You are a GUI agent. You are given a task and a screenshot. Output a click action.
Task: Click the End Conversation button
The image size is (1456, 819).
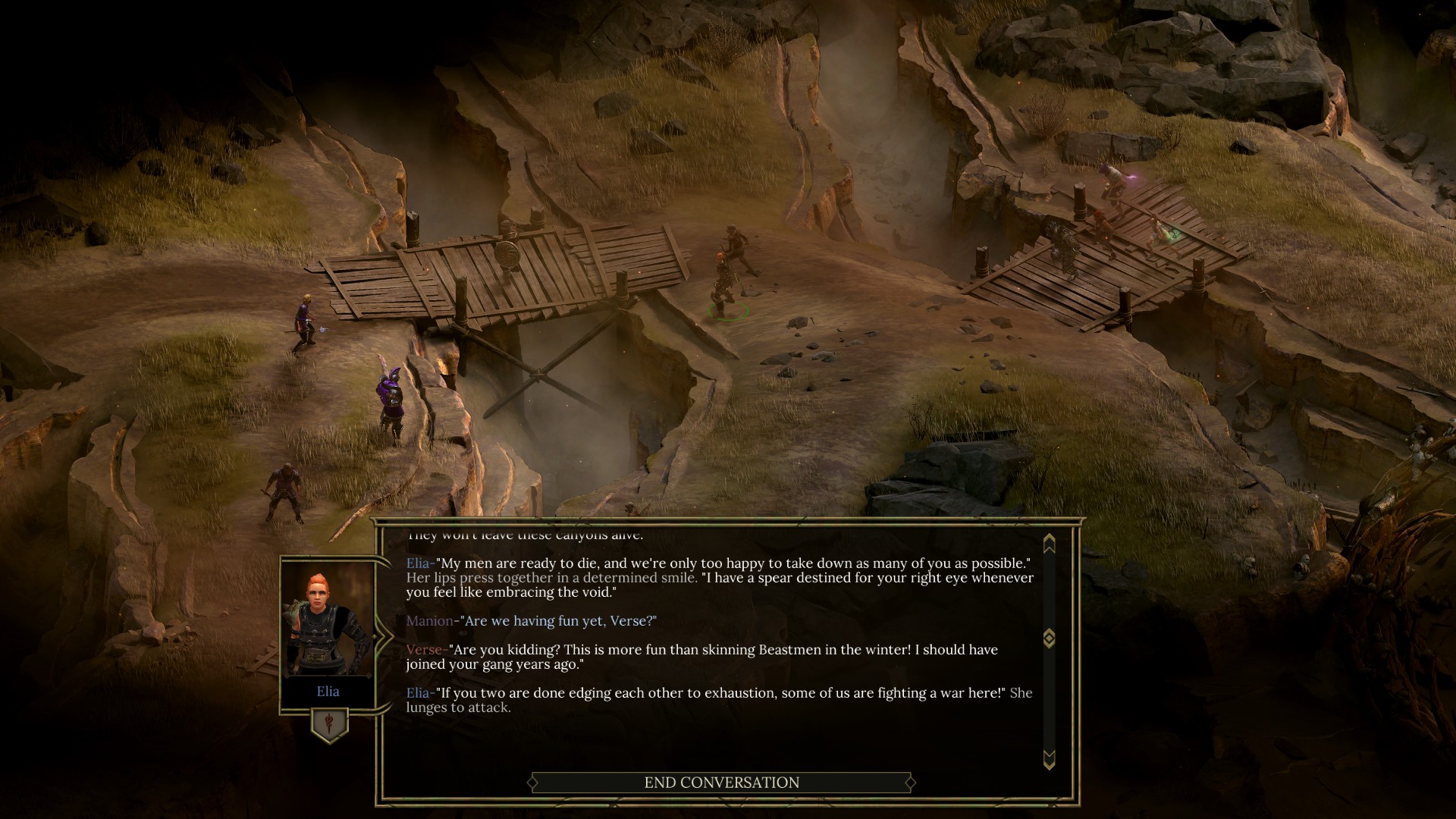pyautogui.click(x=721, y=783)
